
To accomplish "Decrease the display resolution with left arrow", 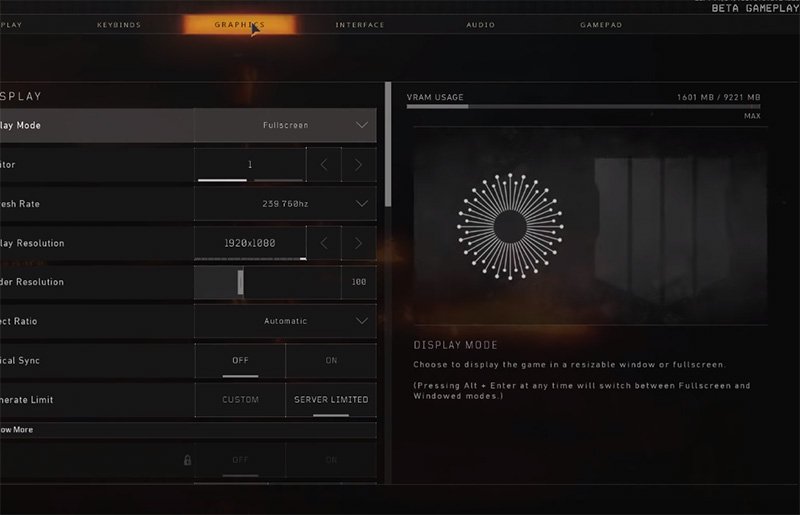I will coord(323,243).
